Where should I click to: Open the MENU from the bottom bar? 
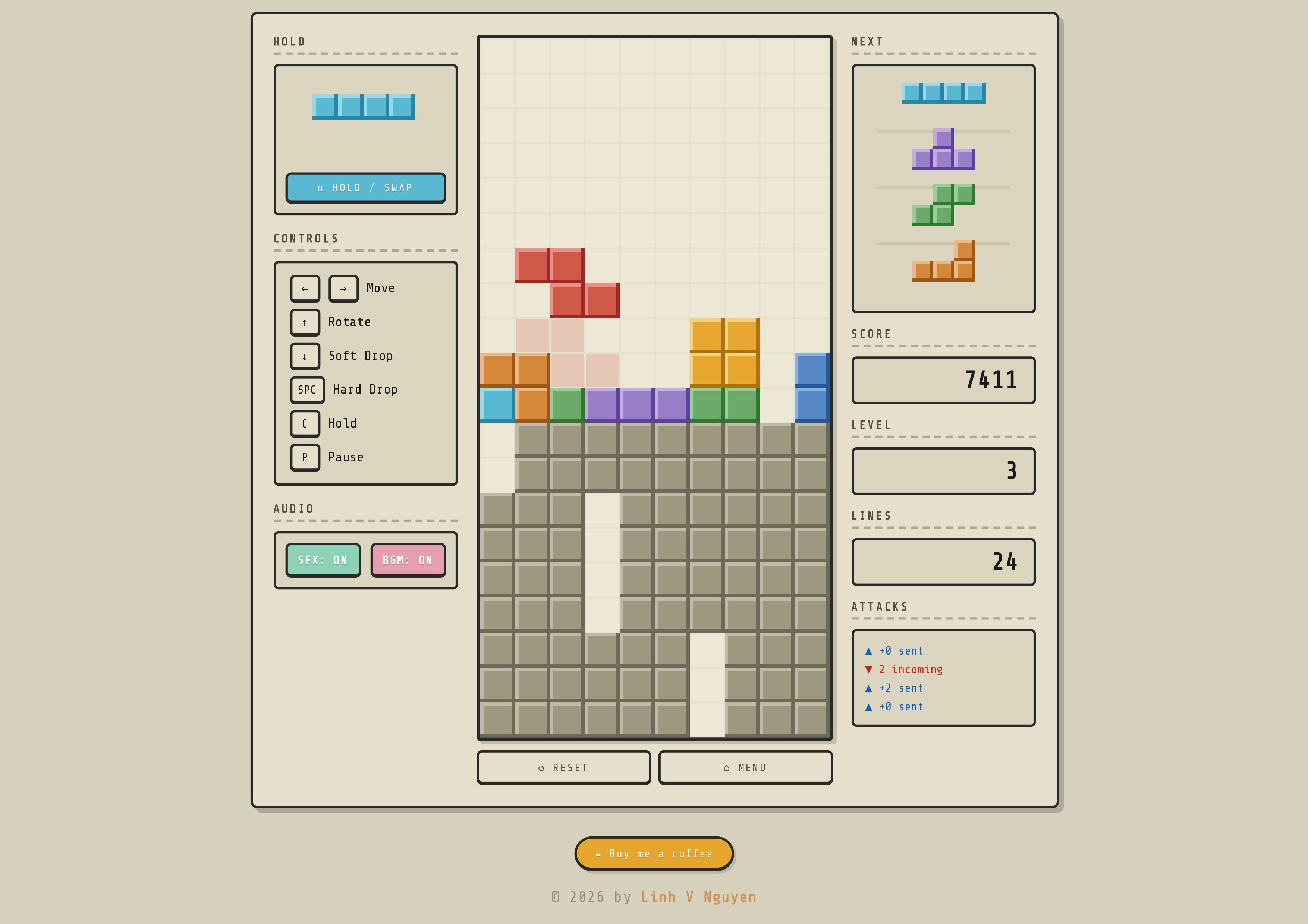point(745,767)
